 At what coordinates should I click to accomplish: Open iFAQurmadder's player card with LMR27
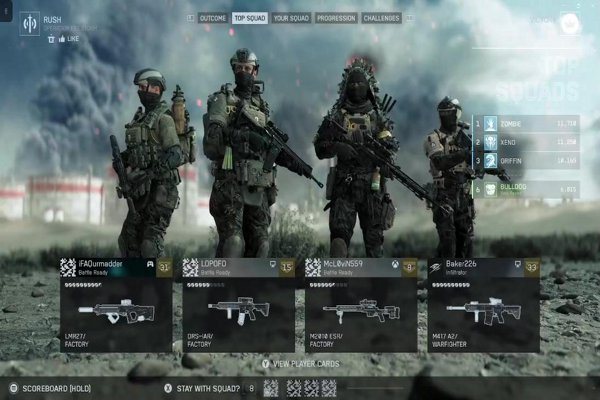pos(116,304)
